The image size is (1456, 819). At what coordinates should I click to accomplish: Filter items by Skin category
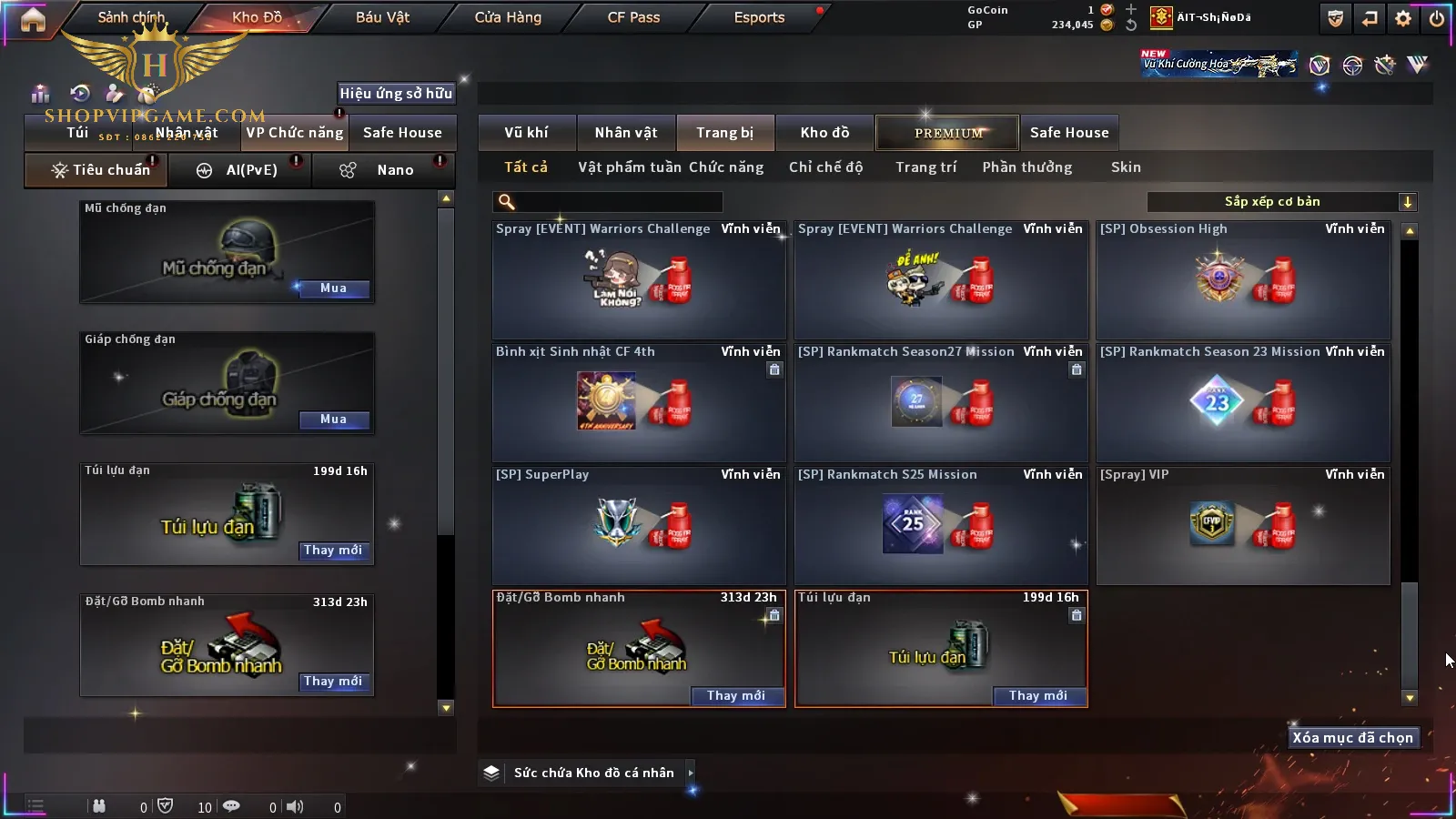(x=1126, y=167)
